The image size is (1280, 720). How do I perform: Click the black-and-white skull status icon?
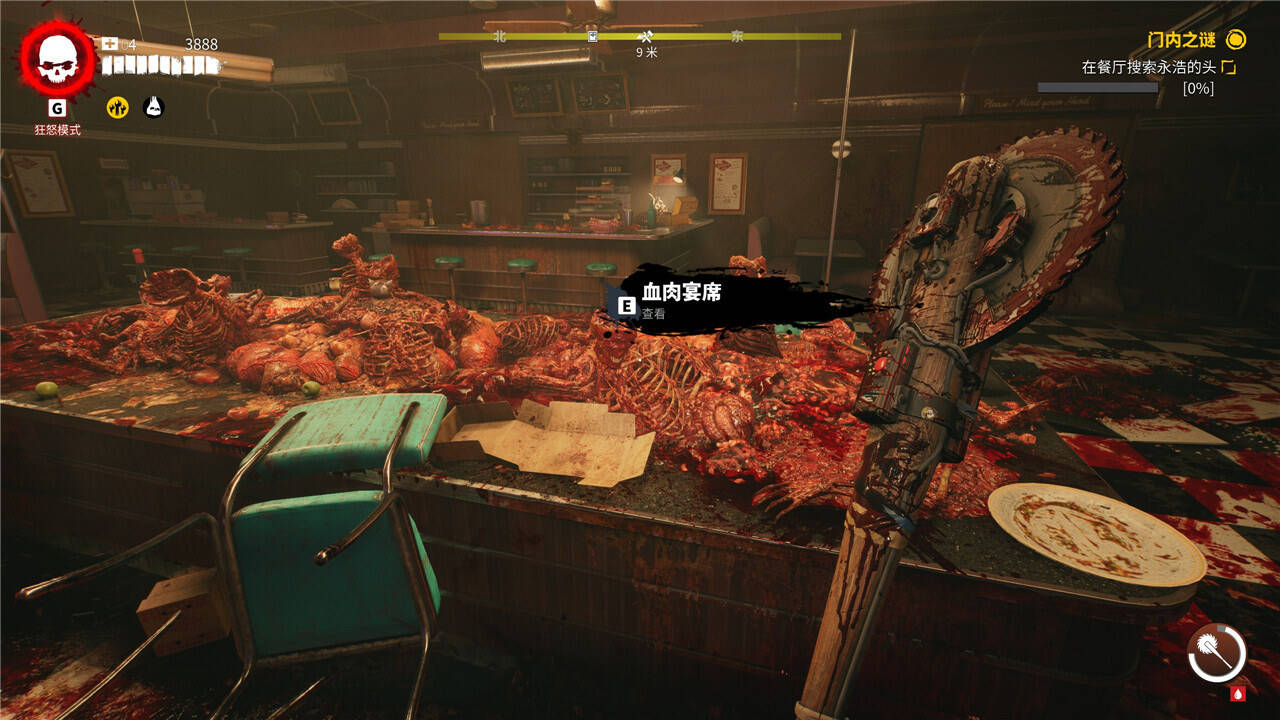pos(153,107)
